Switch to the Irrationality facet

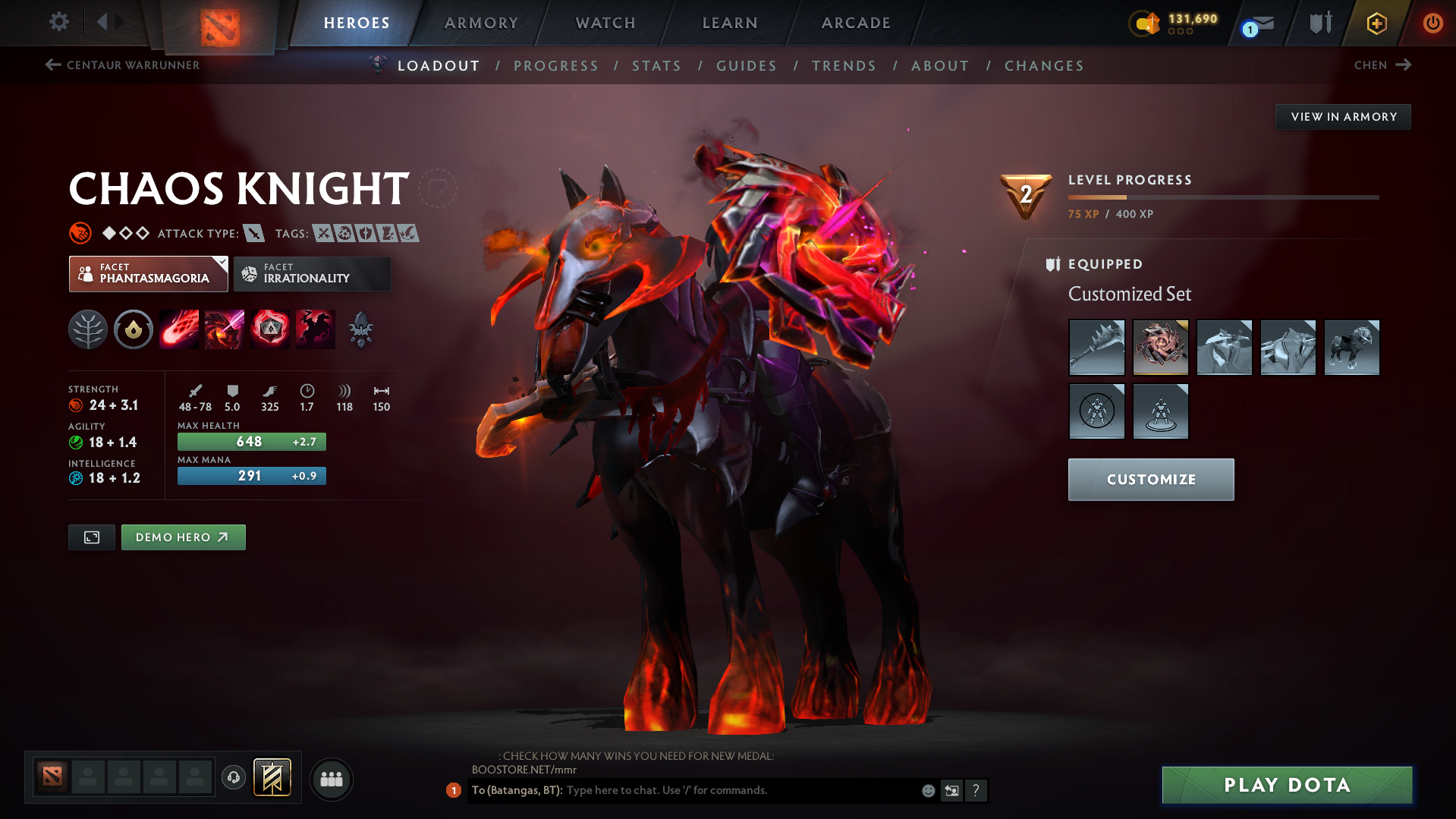pos(312,274)
